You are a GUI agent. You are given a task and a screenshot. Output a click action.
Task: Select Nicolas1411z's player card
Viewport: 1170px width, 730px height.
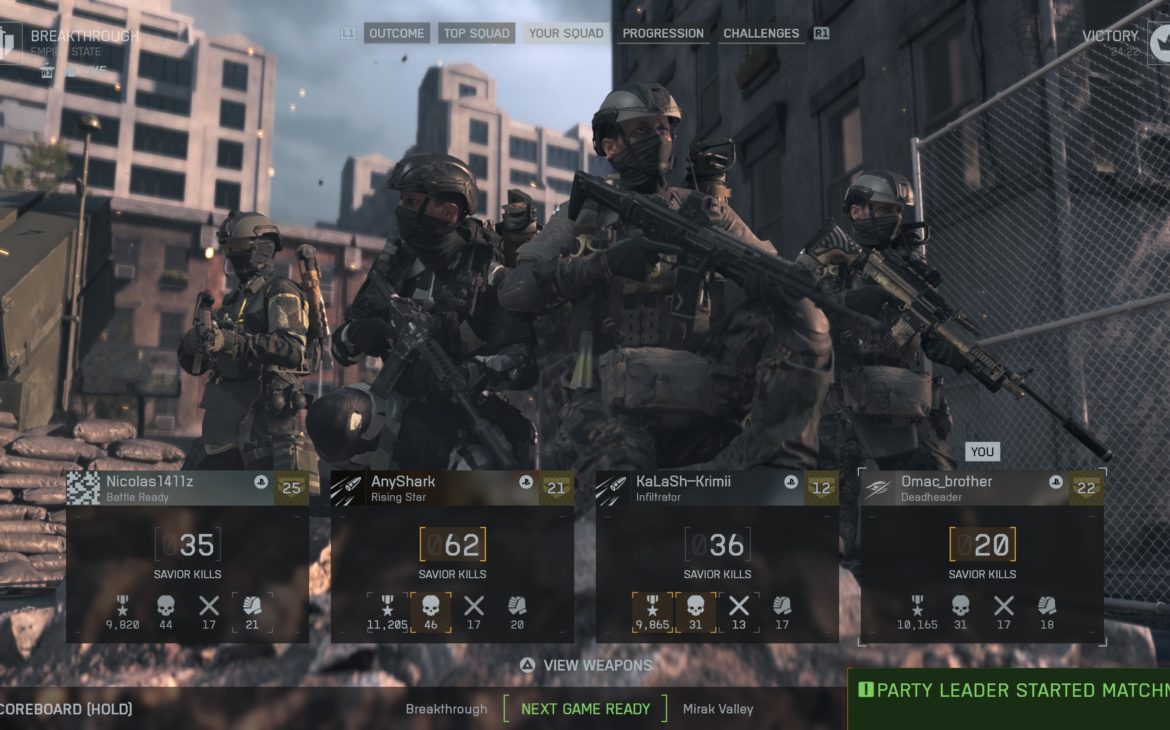click(187, 556)
